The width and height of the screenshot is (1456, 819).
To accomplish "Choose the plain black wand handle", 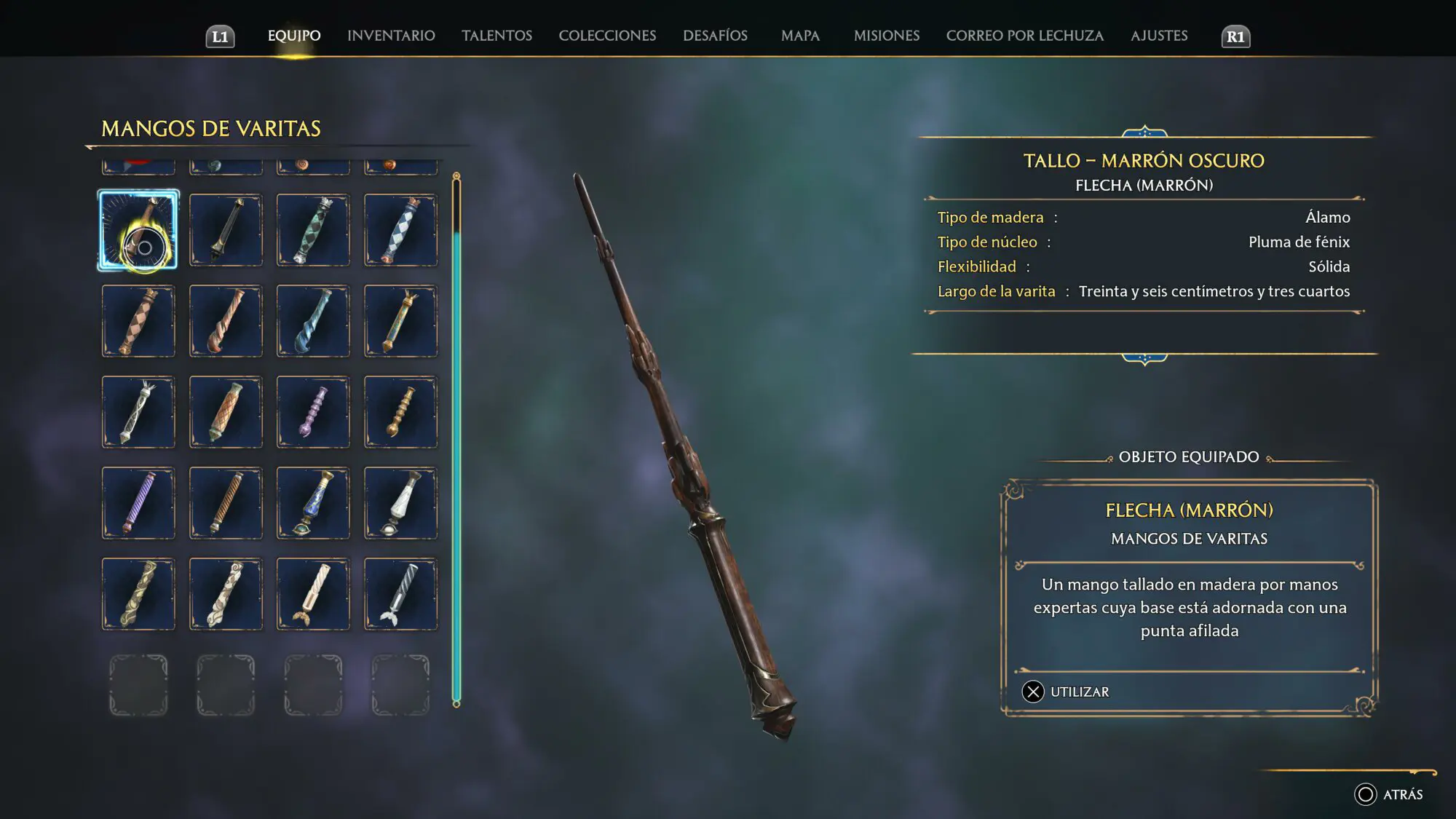I will click(x=226, y=230).
